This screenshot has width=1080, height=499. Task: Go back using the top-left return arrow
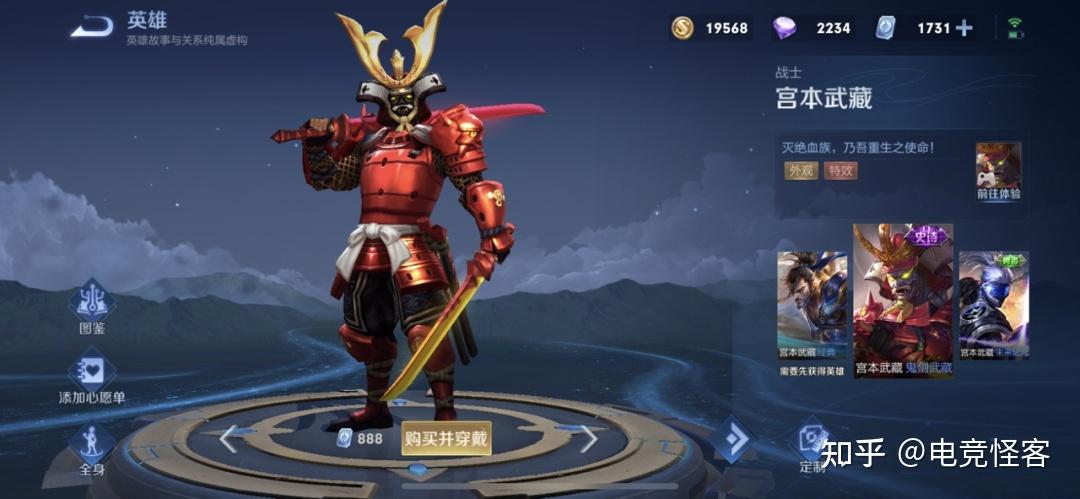91,27
